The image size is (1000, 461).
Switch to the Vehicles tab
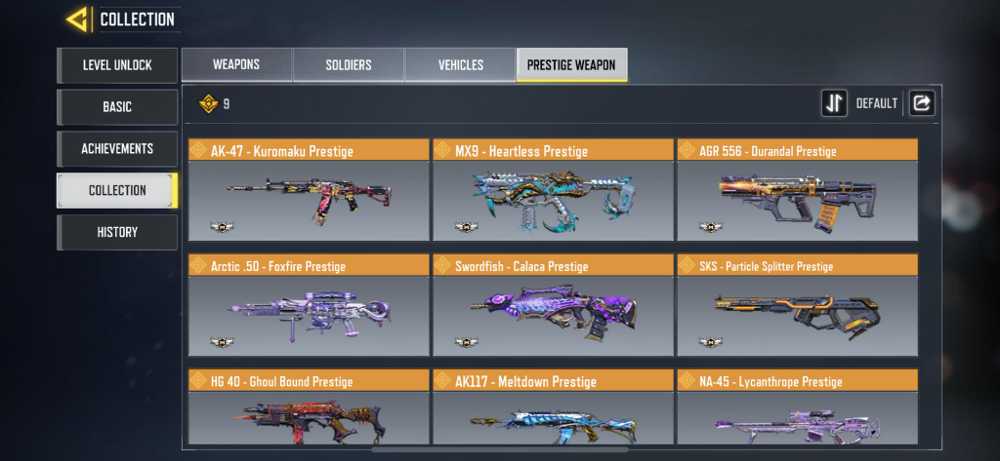coord(460,65)
